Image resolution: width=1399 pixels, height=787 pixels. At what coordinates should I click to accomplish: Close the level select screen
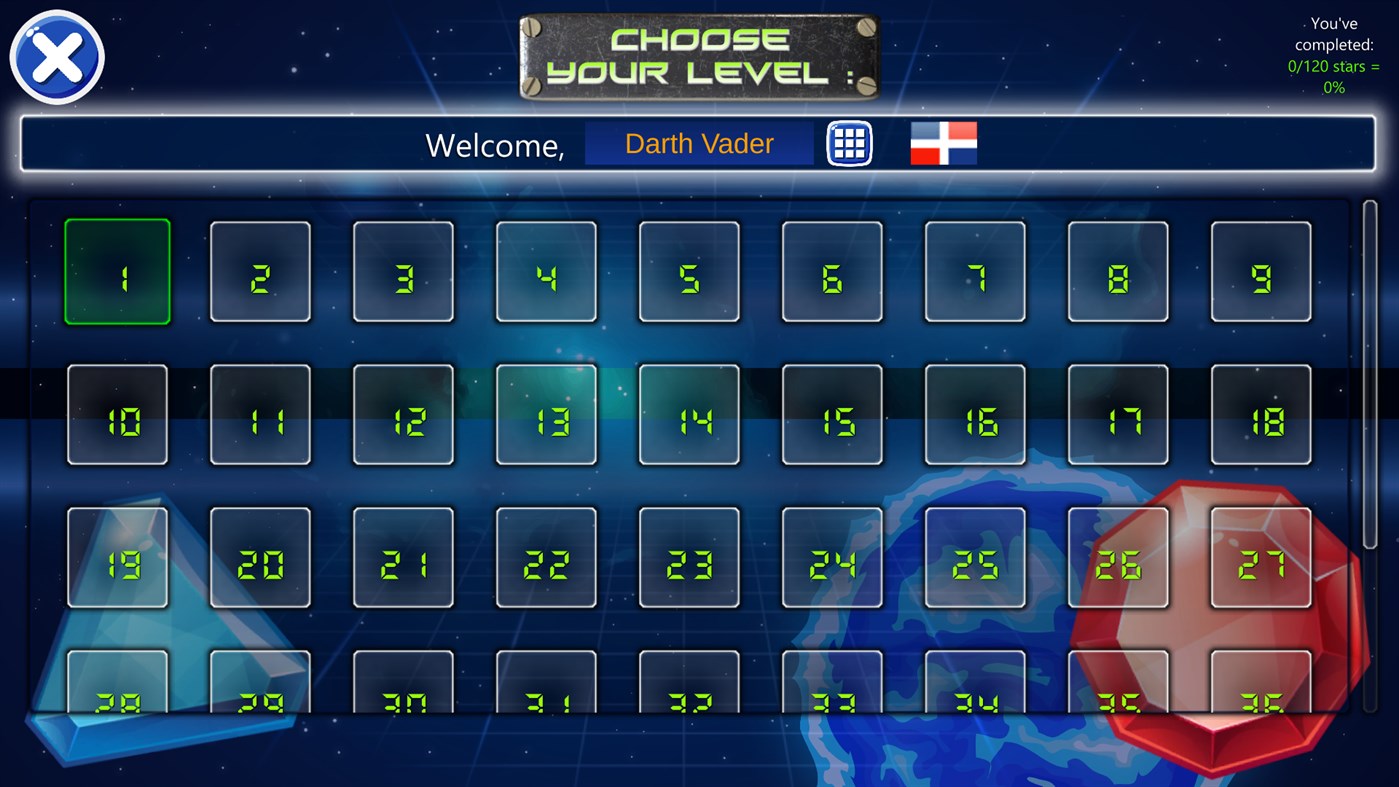[x=56, y=57]
